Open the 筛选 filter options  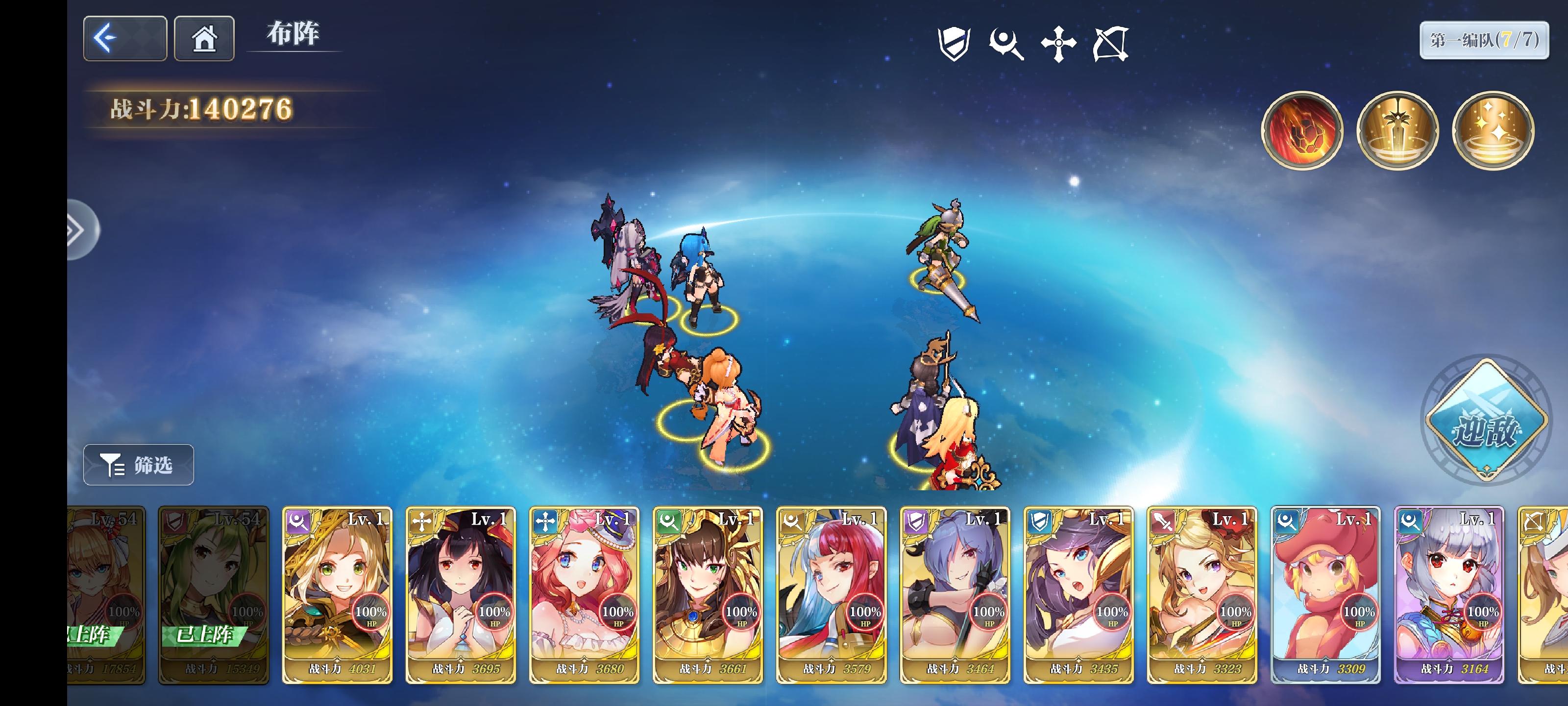coord(138,465)
